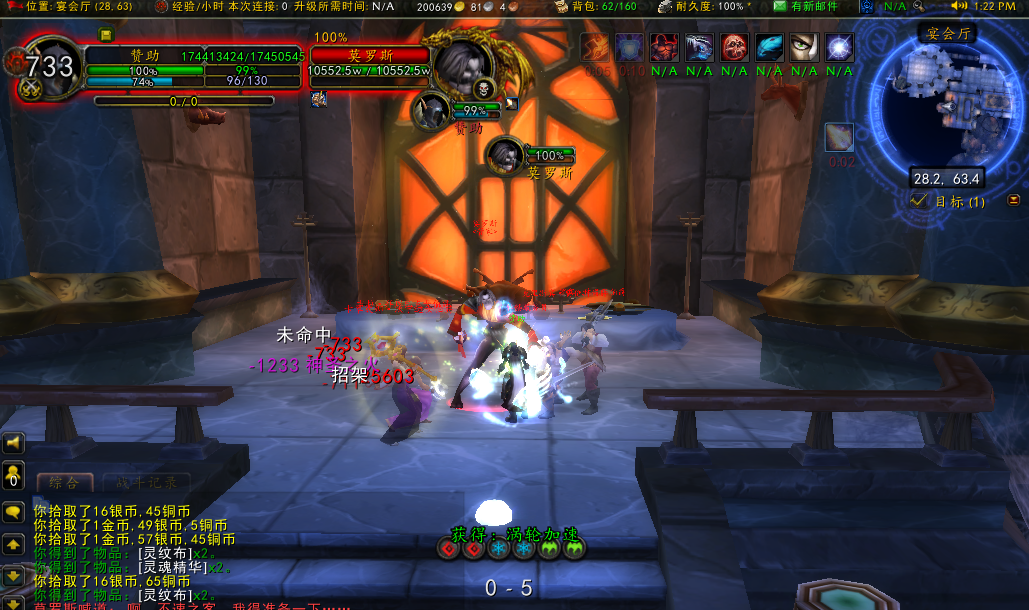Click the chat up-arrow button
Viewport: 1029px width, 610px height.
point(13,545)
